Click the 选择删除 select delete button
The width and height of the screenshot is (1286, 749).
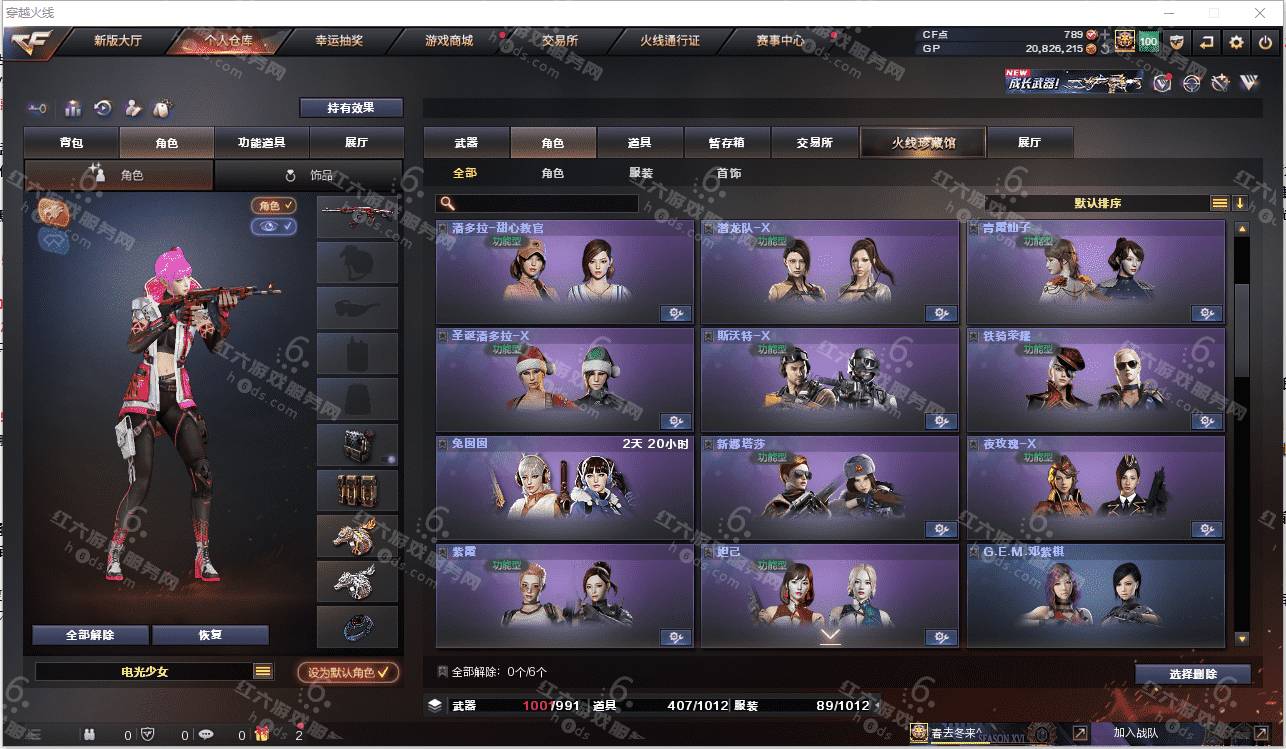coord(1192,674)
